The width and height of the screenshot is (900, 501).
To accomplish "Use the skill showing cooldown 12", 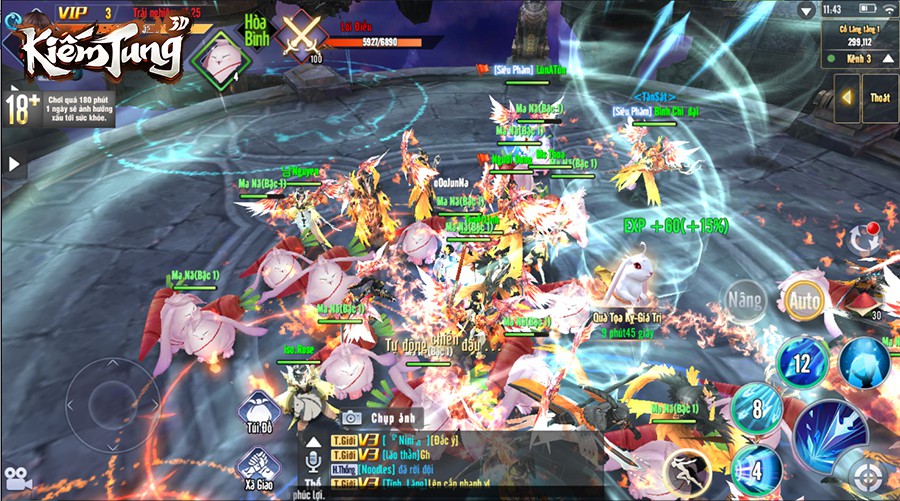I will pyautogui.click(x=803, y=361).
